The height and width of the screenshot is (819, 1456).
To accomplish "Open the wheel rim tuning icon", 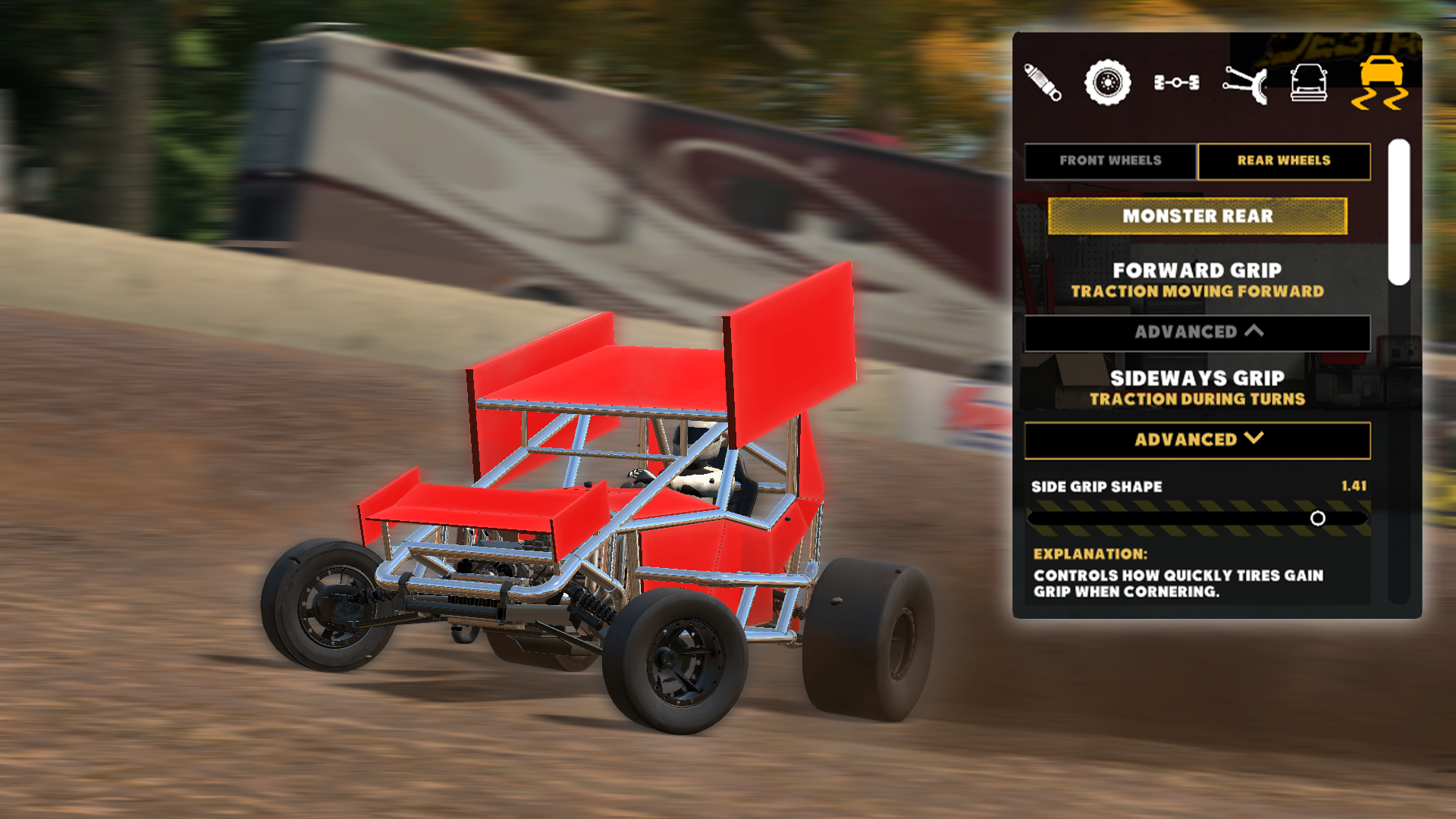I will pos(1107,82).
